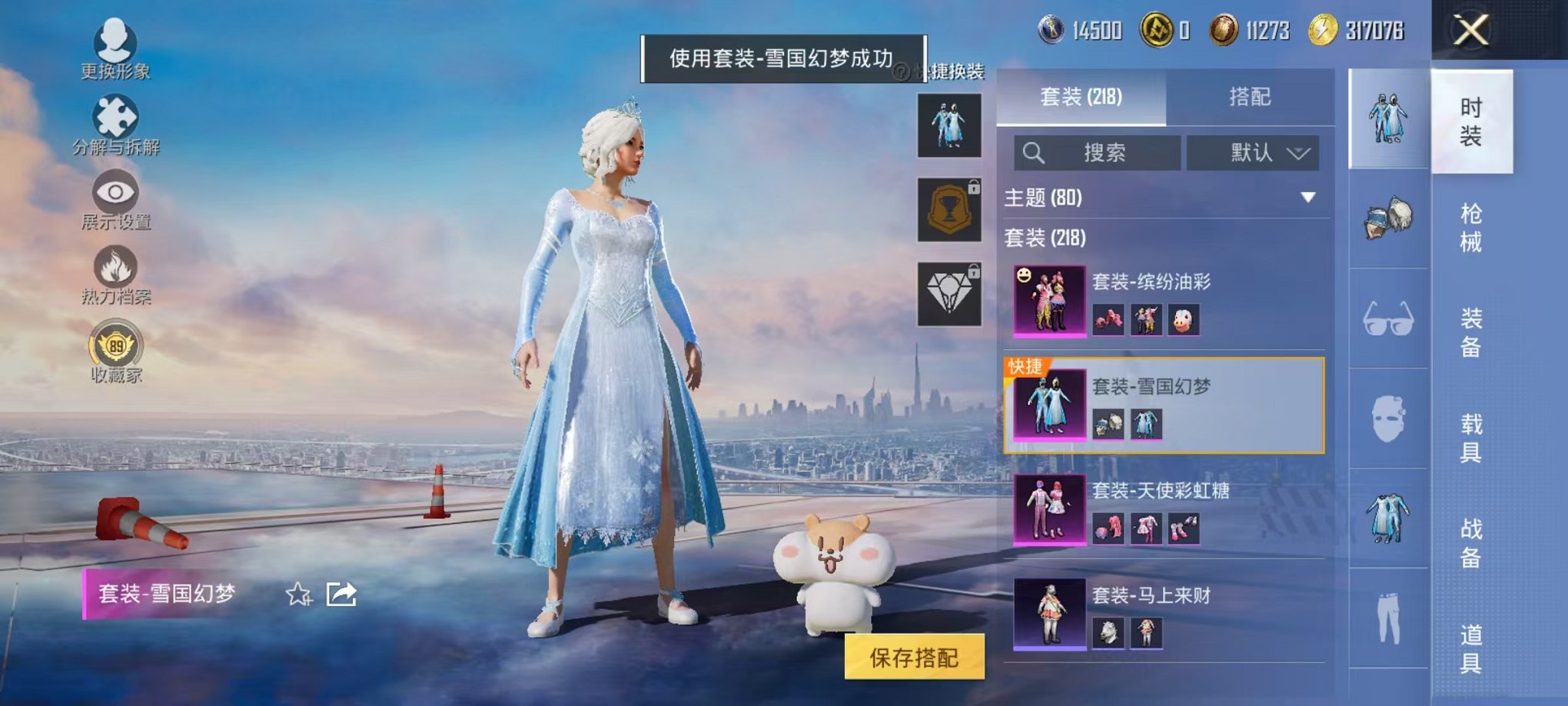Open the 默认 sorting dropdown
The image size is (1568, 706).
pyautogui.click(x=1253, y=152)
